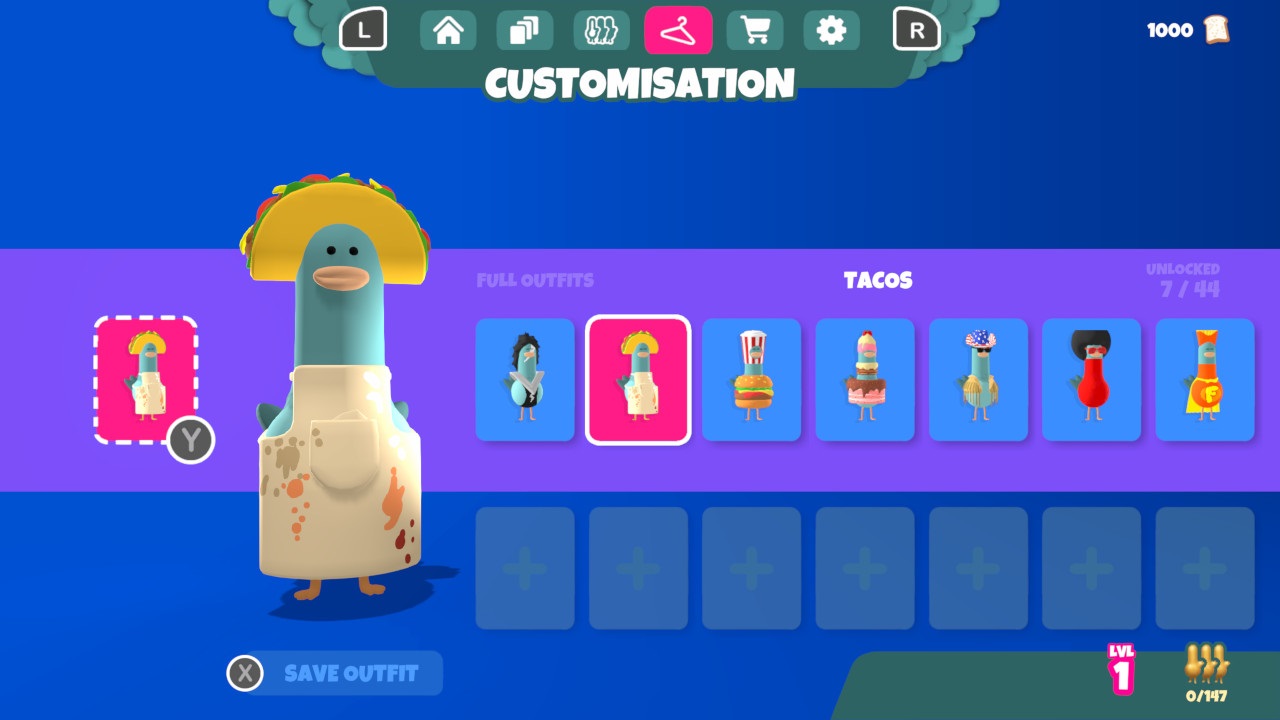Viewport: 1280px width, 720px height.
Task: Click the pink hanger customisation icon
Action: point(678,30)
